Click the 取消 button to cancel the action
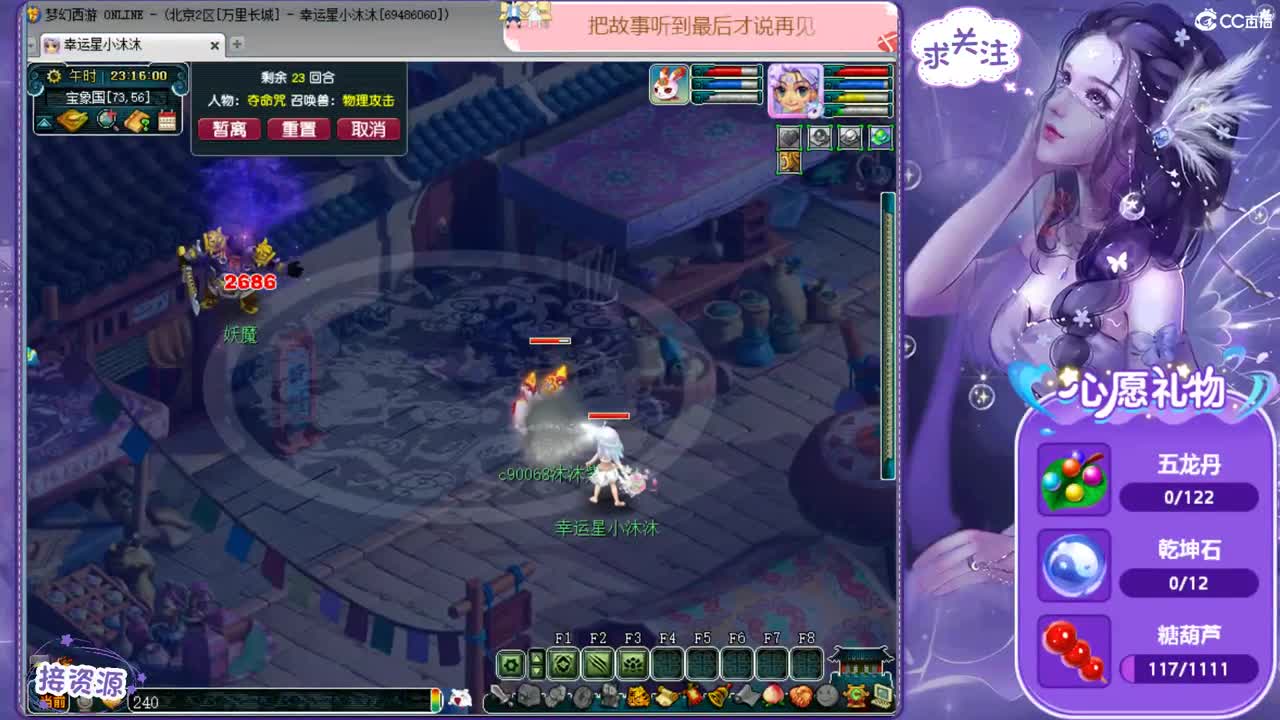This screenshot has height=720, width=1280. 369,129
